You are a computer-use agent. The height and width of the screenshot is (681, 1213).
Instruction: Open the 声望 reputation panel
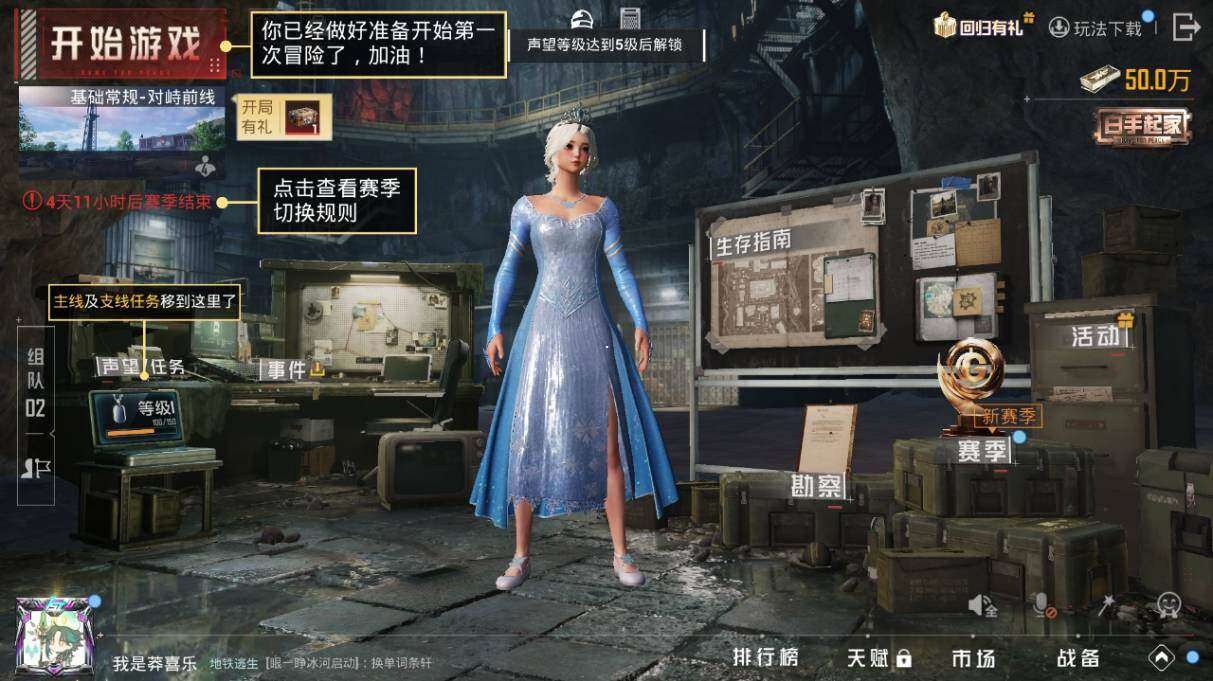pos(120,367)
